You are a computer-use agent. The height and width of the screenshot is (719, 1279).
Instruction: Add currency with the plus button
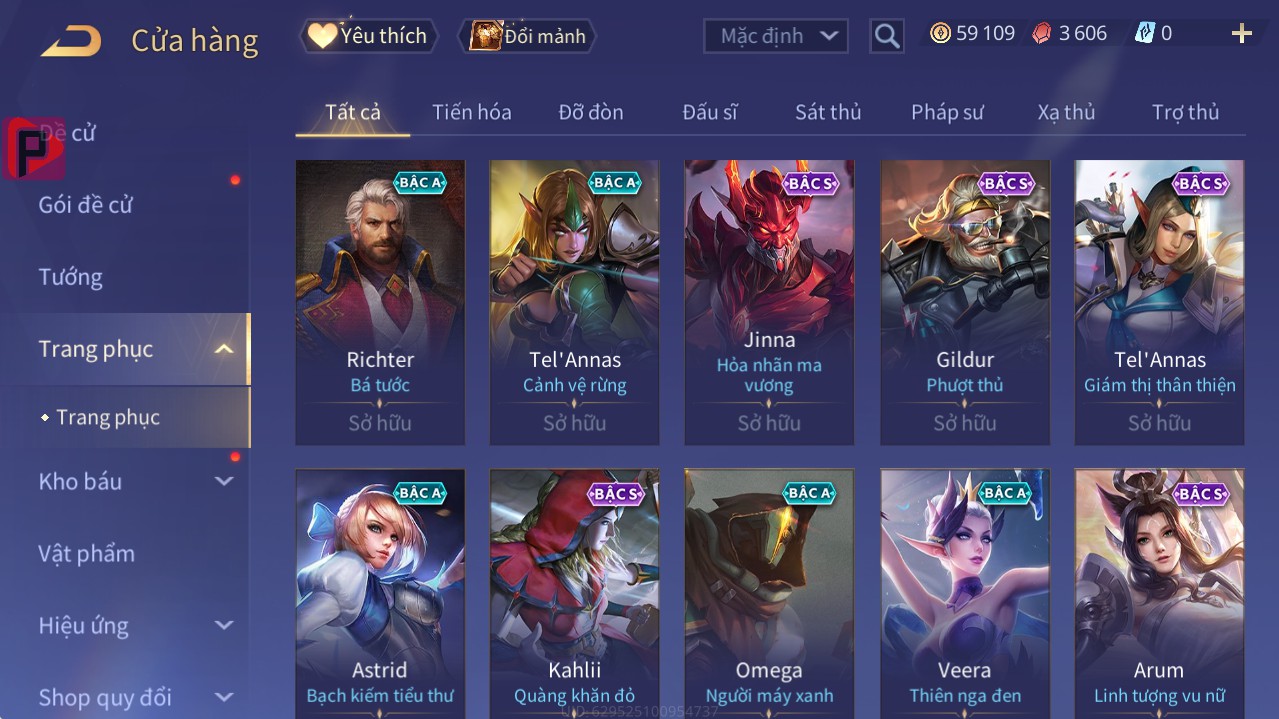(x=1241, y=34)
